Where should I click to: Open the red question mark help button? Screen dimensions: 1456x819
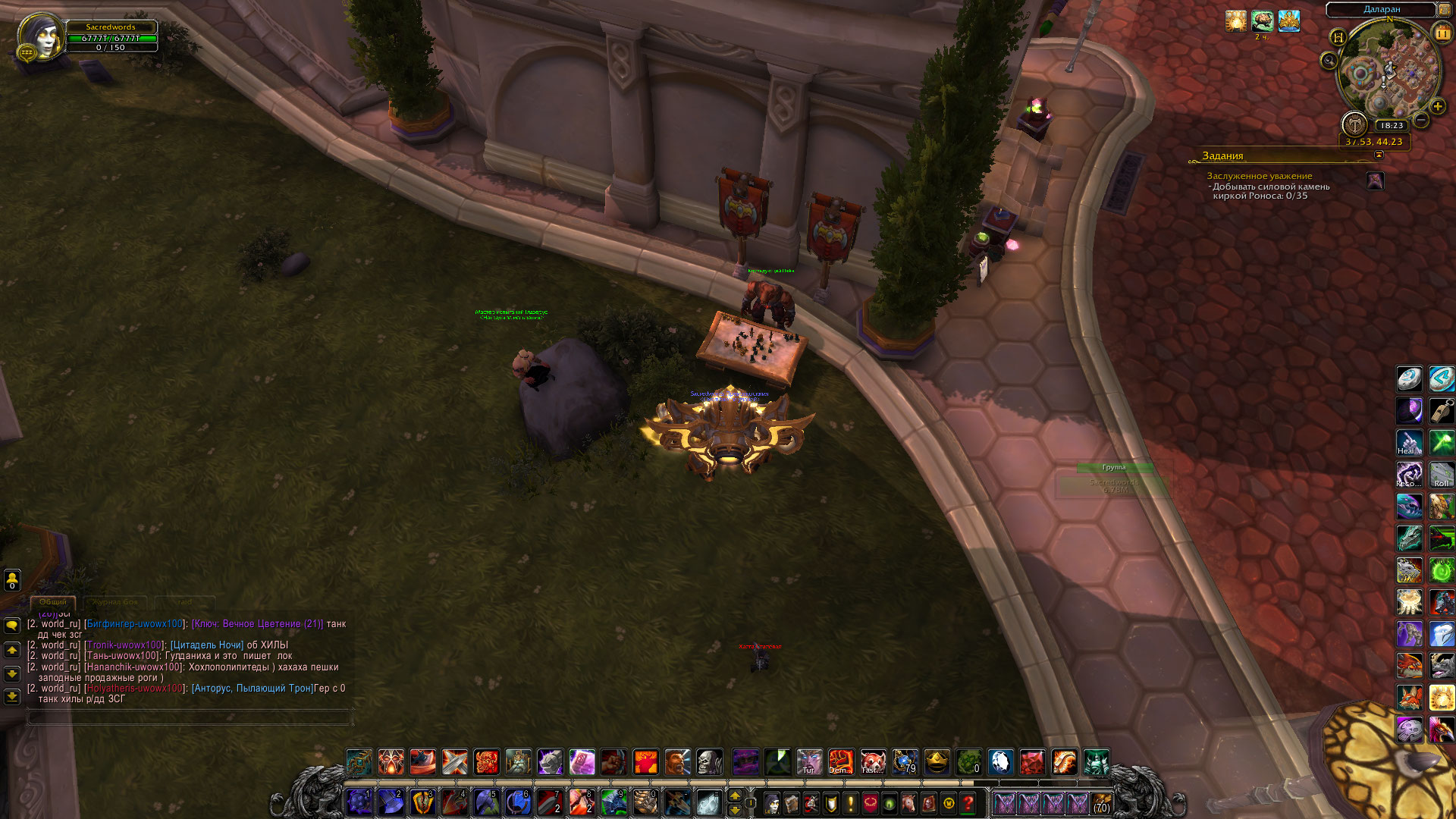tap(968, 803)
